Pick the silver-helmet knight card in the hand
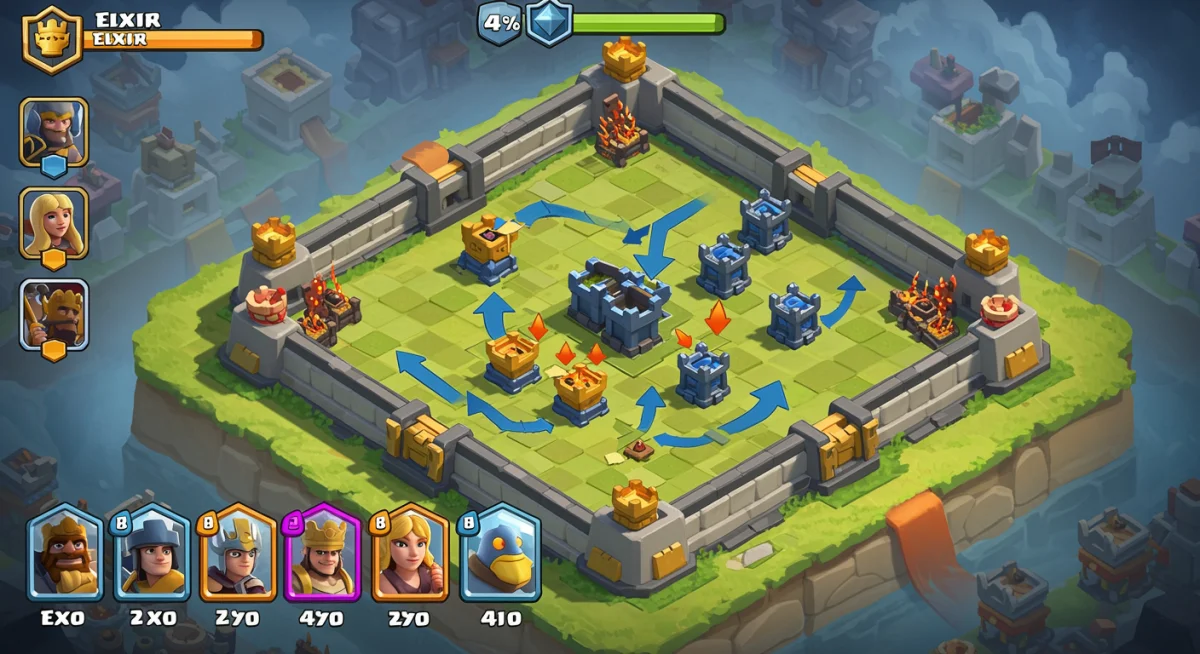Viewport: 1200px width, 654px height. click(x=238, y=553)
